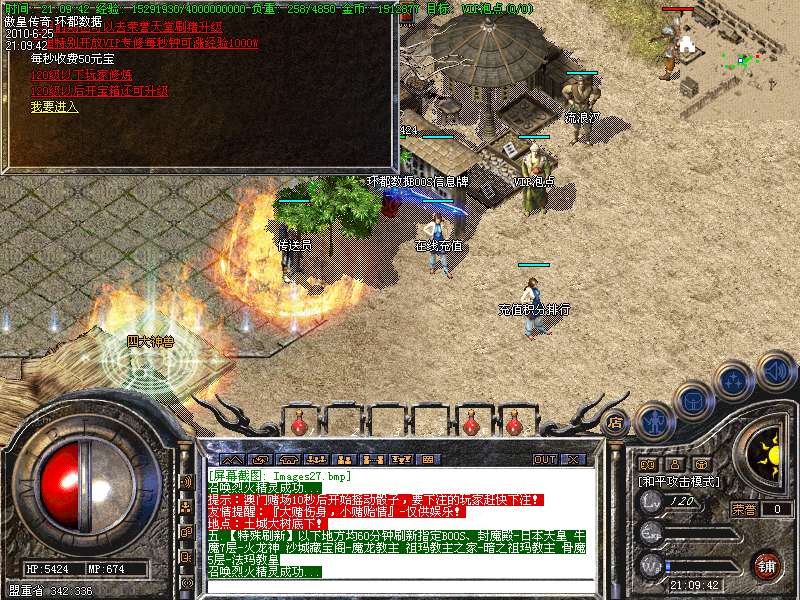Image resolution: width=800 pixels, height=600 pixels.
Task: Open the skills sparkle round button
Action: [x=734, y=380]
